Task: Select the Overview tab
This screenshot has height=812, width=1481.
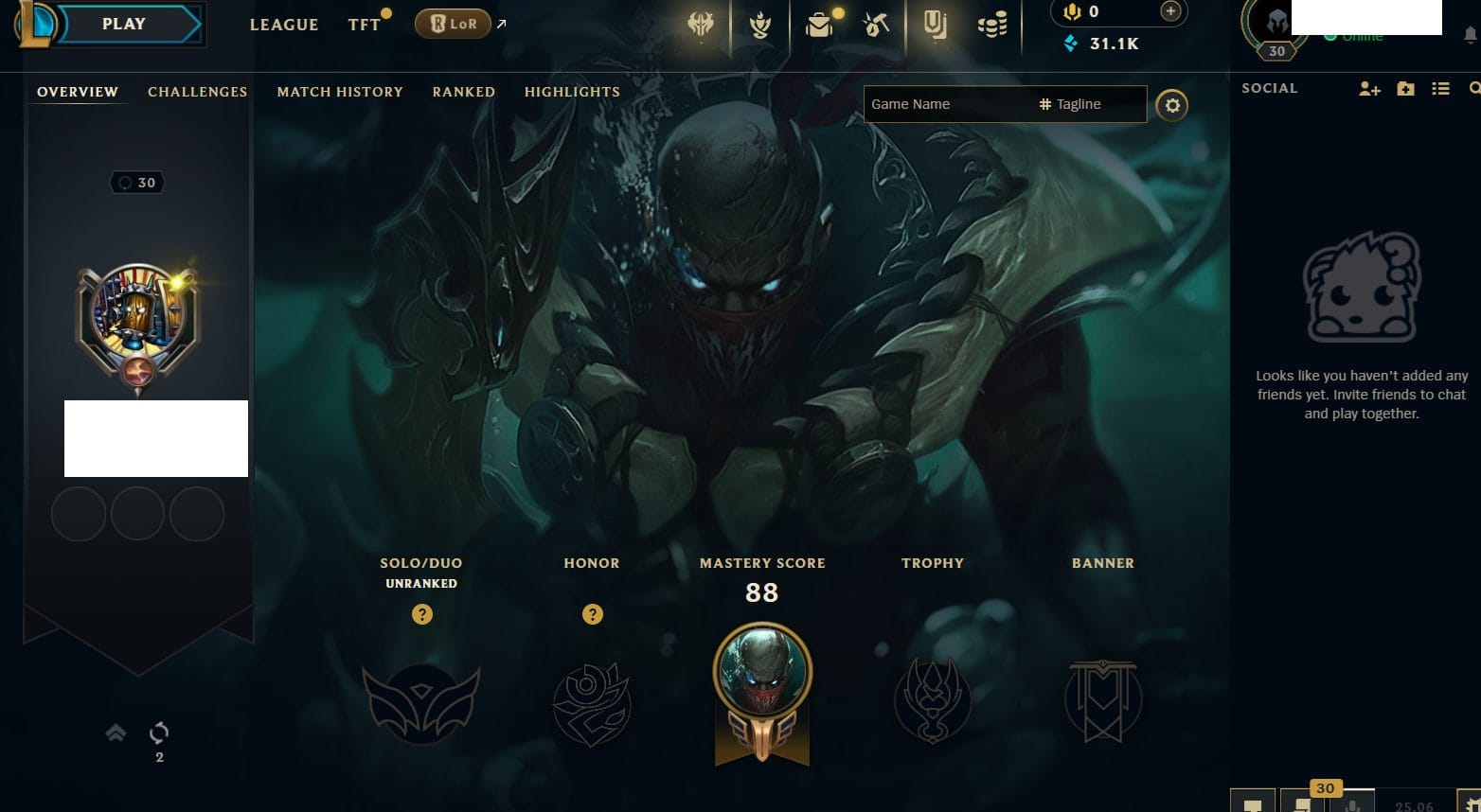Action: 78,92
